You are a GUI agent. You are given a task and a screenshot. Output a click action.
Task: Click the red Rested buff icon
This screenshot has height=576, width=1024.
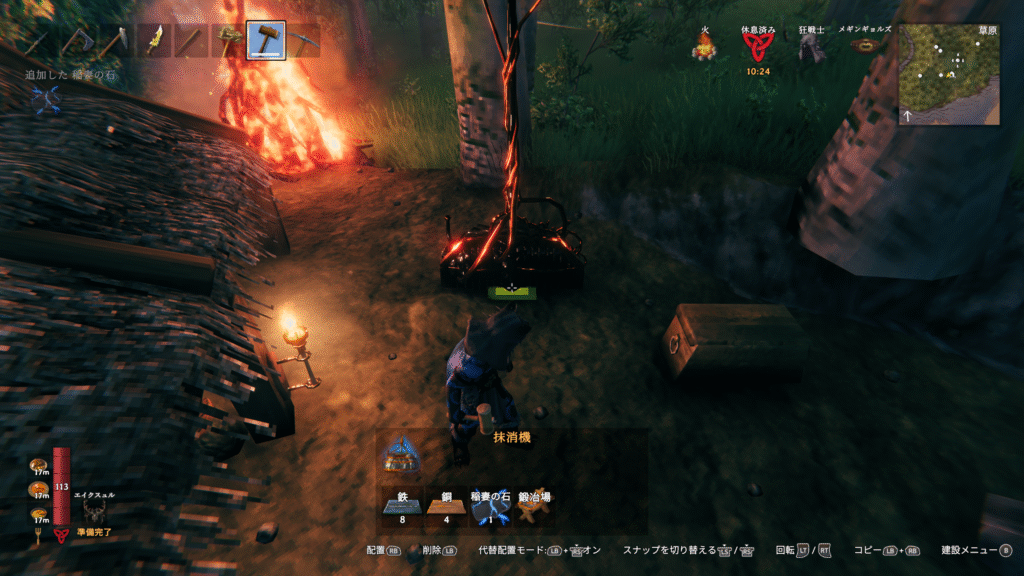pos(755,47)
